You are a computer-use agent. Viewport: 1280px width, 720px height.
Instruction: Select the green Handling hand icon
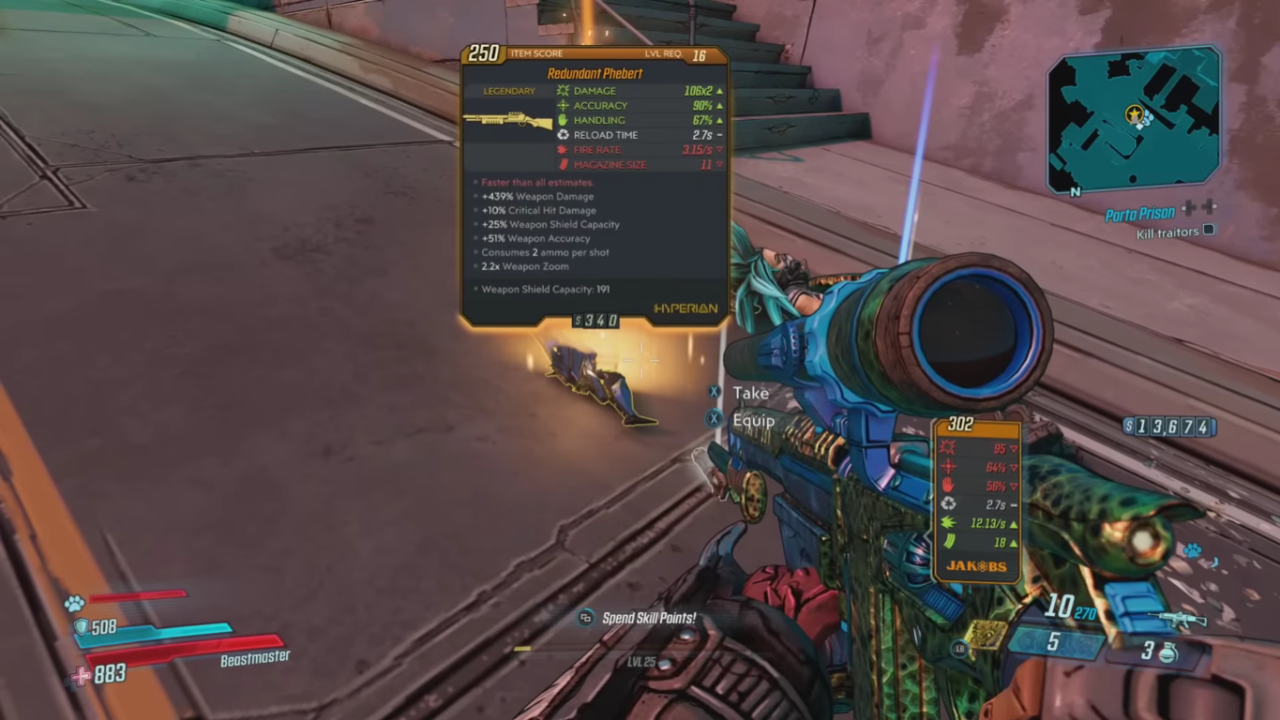tap(563, 120)
